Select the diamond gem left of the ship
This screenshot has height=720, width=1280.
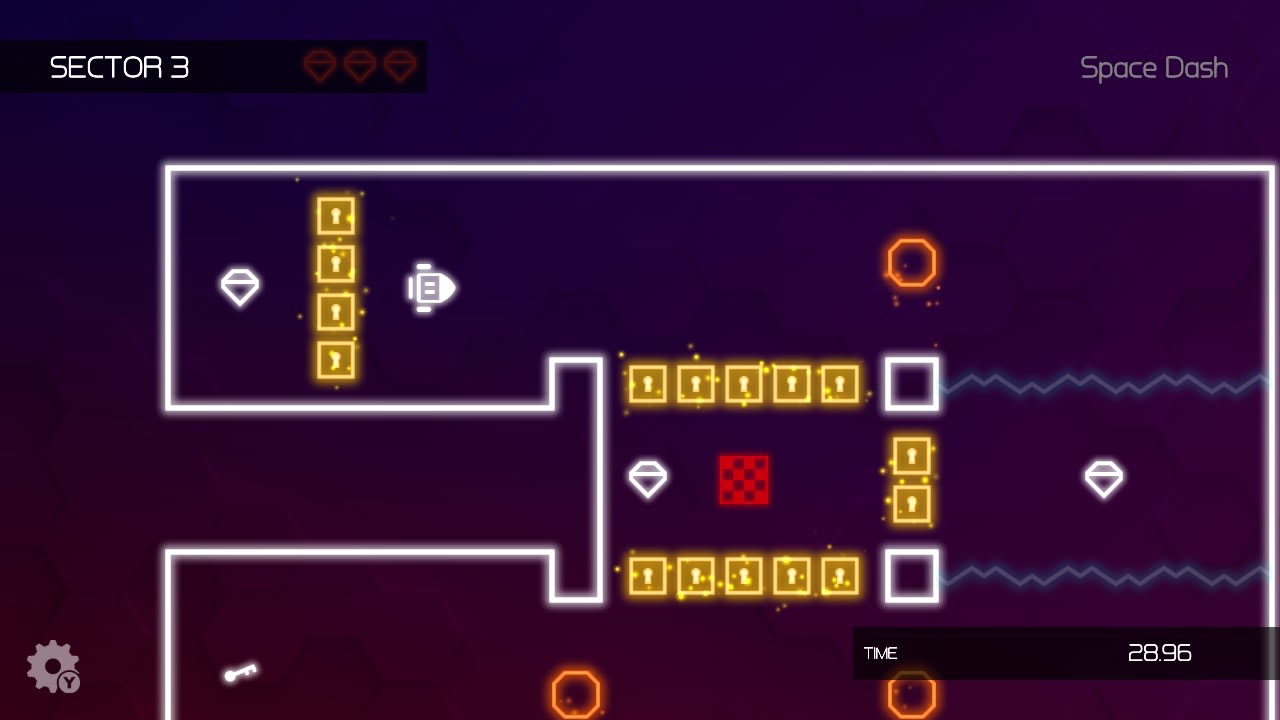click(239, 288)
